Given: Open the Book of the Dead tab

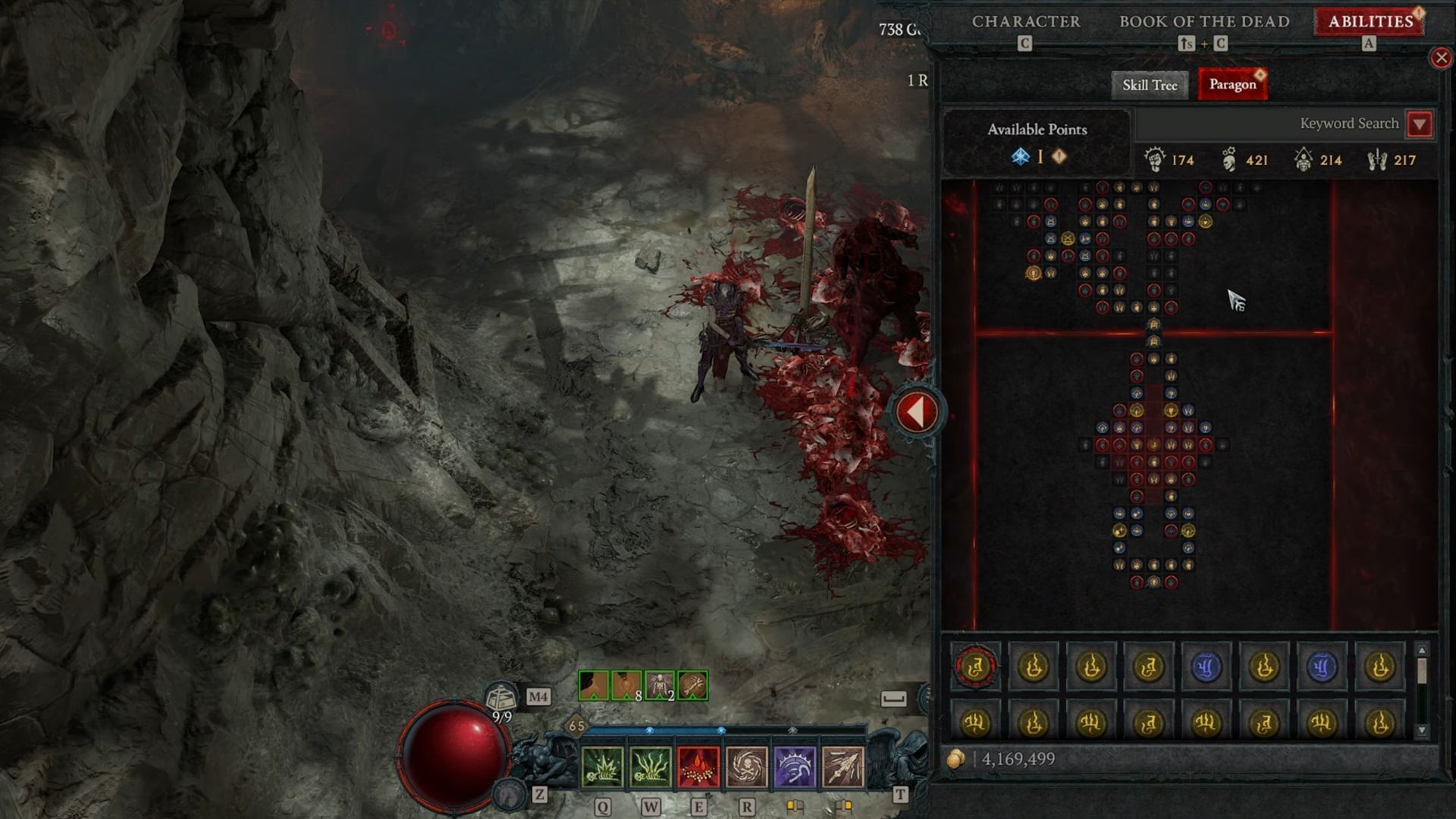Looking at the screenshot, I should [x=1204, y=22].
